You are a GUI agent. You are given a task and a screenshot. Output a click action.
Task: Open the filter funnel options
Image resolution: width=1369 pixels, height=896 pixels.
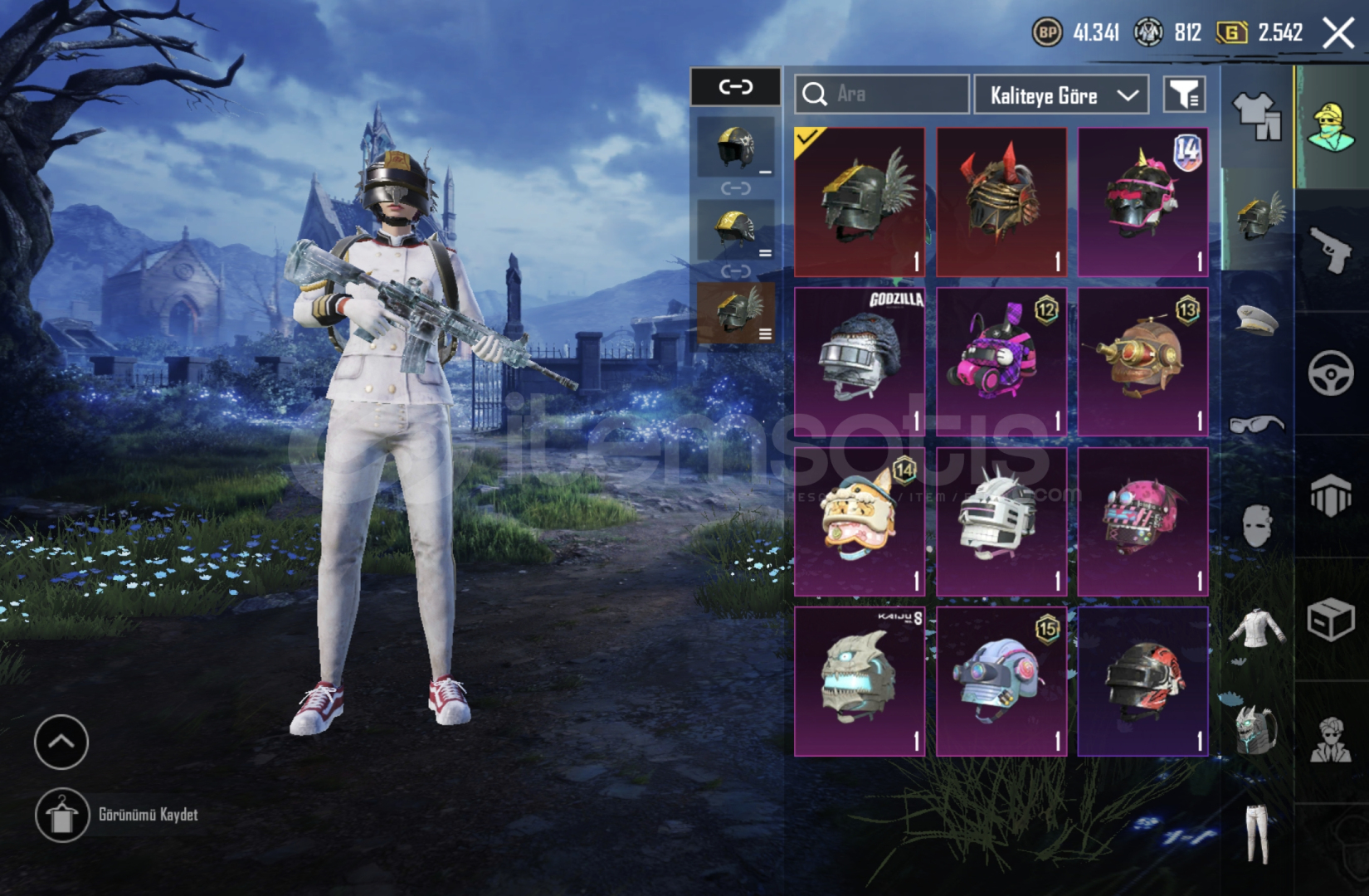click(x=1184, y=95)
